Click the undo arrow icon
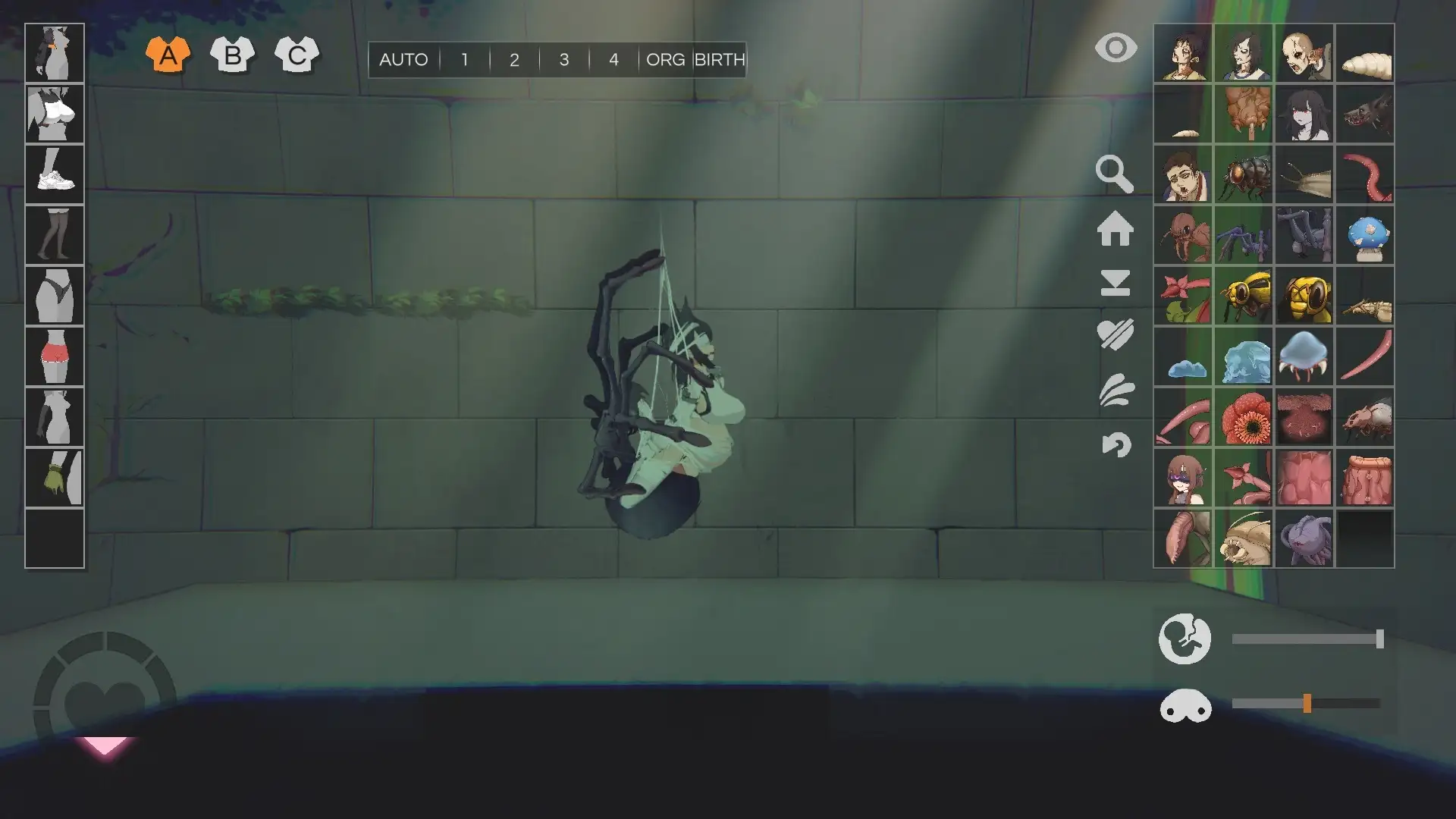This screenshot has width=1456, height=819. (1116, 444)
